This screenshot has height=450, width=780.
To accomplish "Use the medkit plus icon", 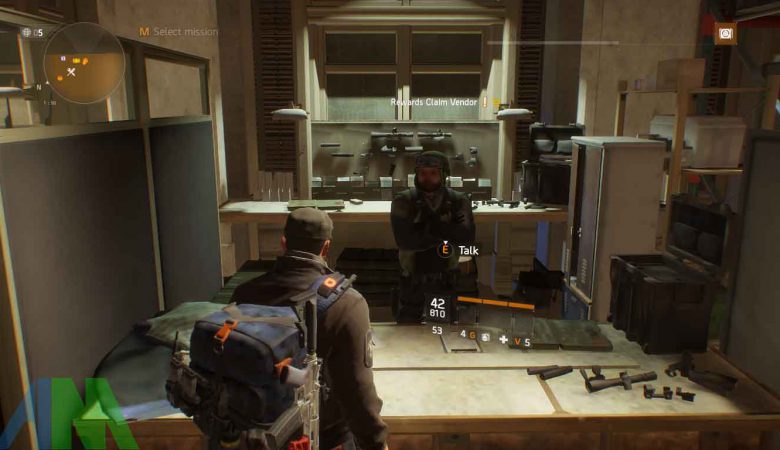I will coord(502,340).
